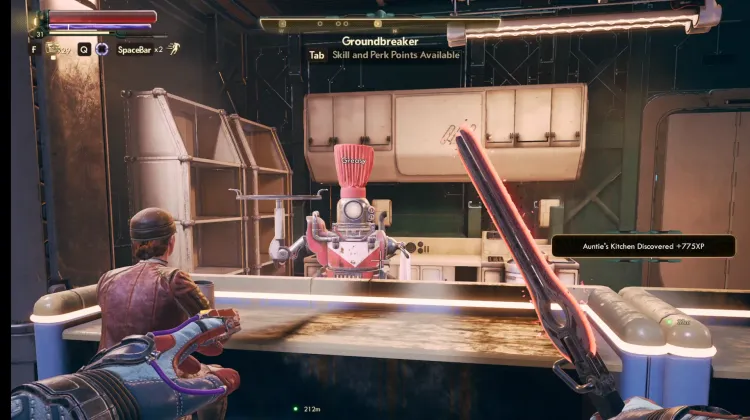
Task: Click the dodge running-figure icon
Action: (174, 49)
